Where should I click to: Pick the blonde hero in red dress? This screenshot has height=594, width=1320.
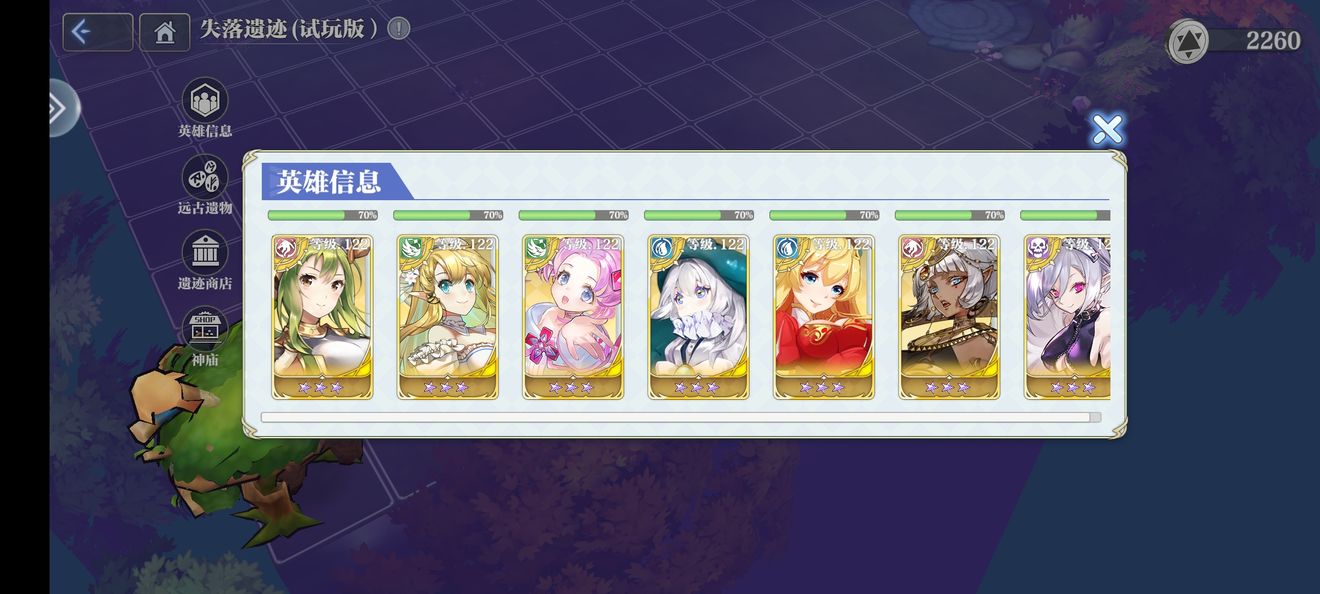pos(823,316)
